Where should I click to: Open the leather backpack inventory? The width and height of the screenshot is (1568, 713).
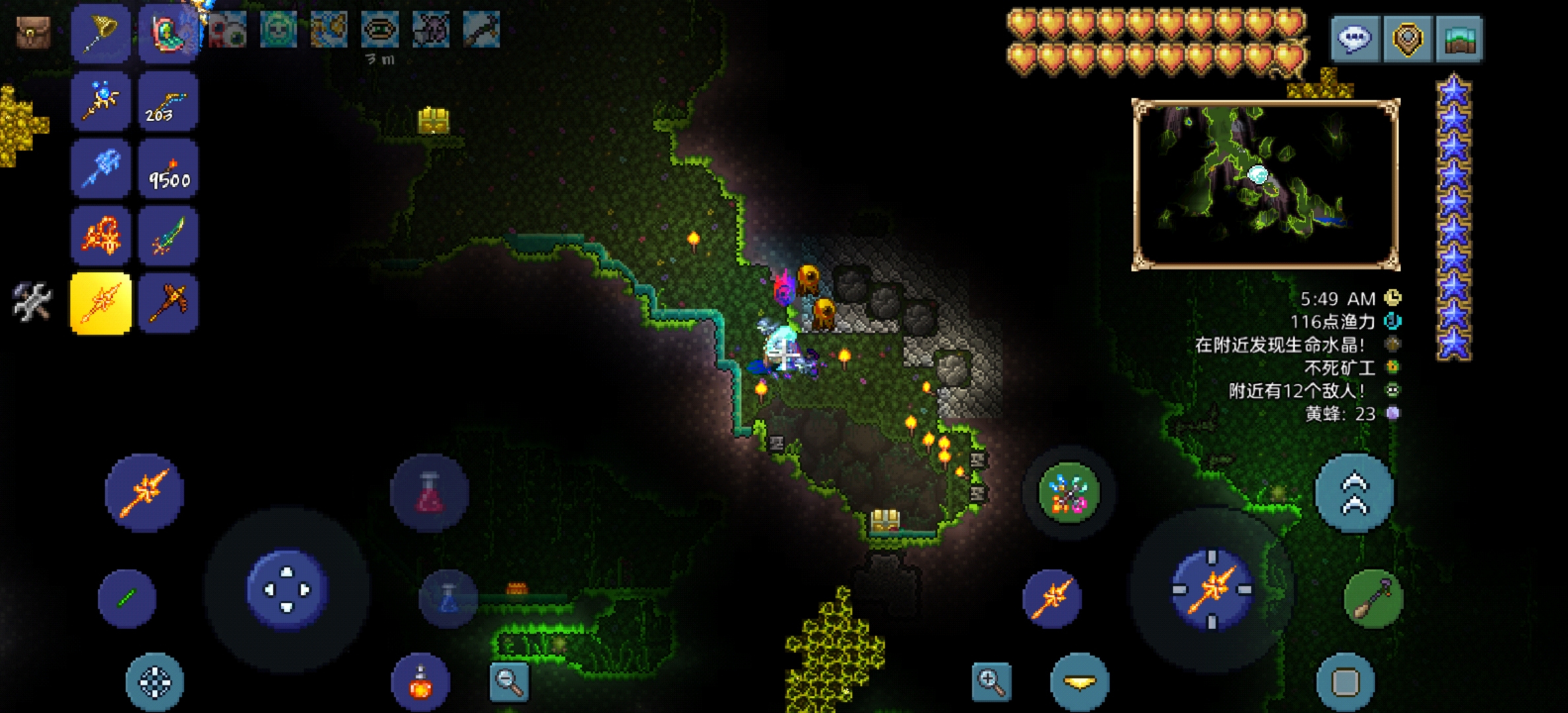33,32
